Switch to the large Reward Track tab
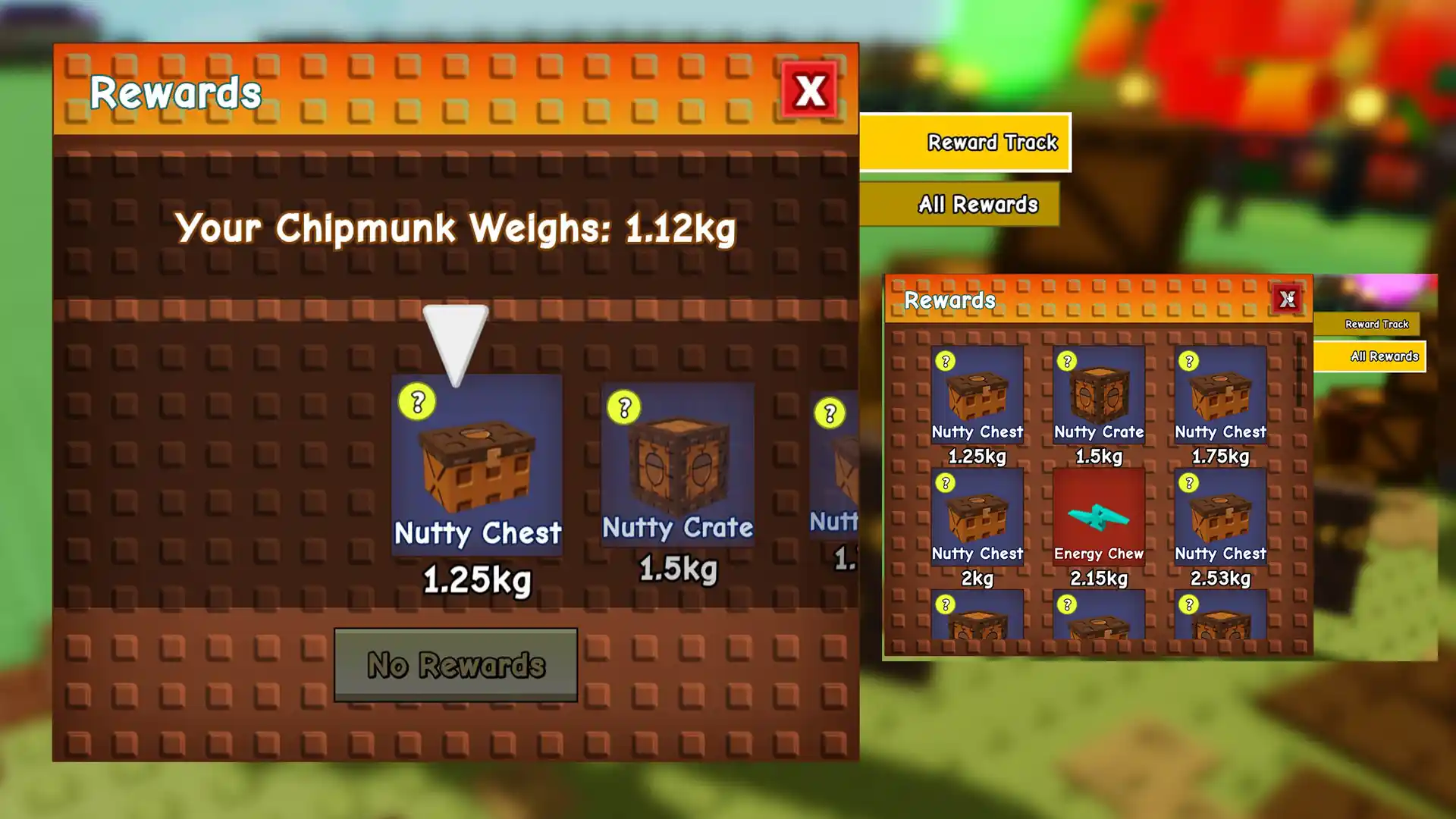1456x819 pixels. tap(965, 143)
